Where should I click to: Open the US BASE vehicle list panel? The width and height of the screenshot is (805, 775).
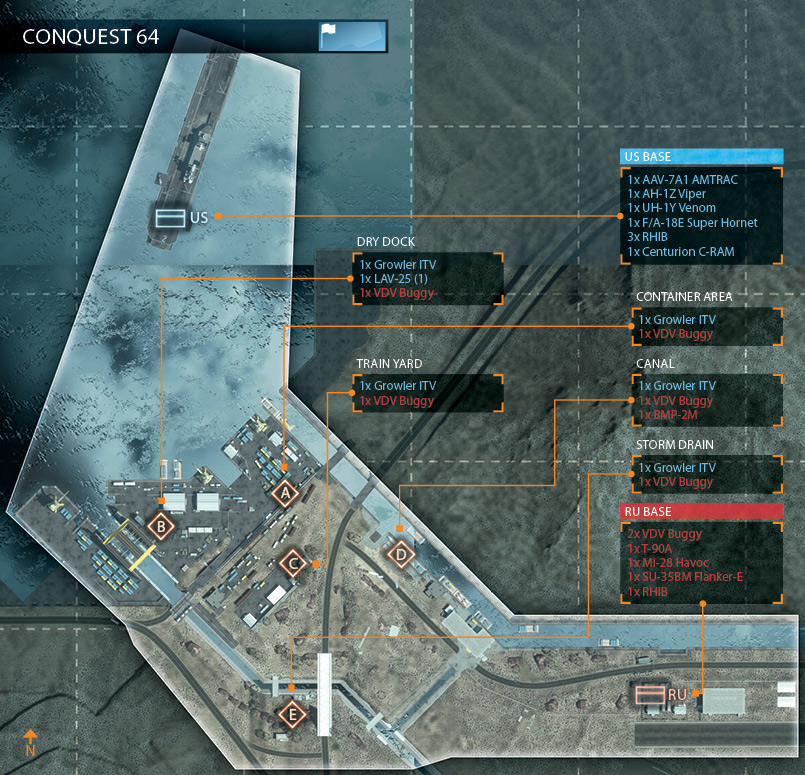[701, 215]
